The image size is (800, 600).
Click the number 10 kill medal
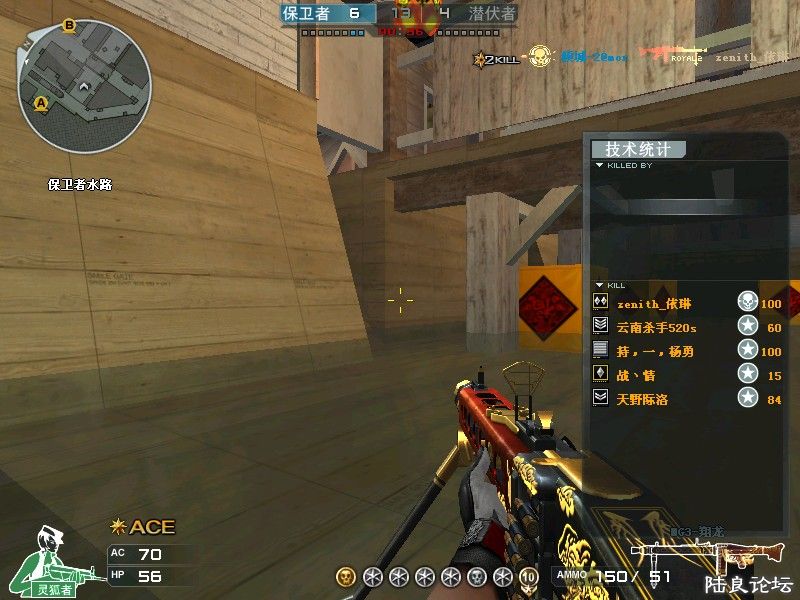click(528, 577)
